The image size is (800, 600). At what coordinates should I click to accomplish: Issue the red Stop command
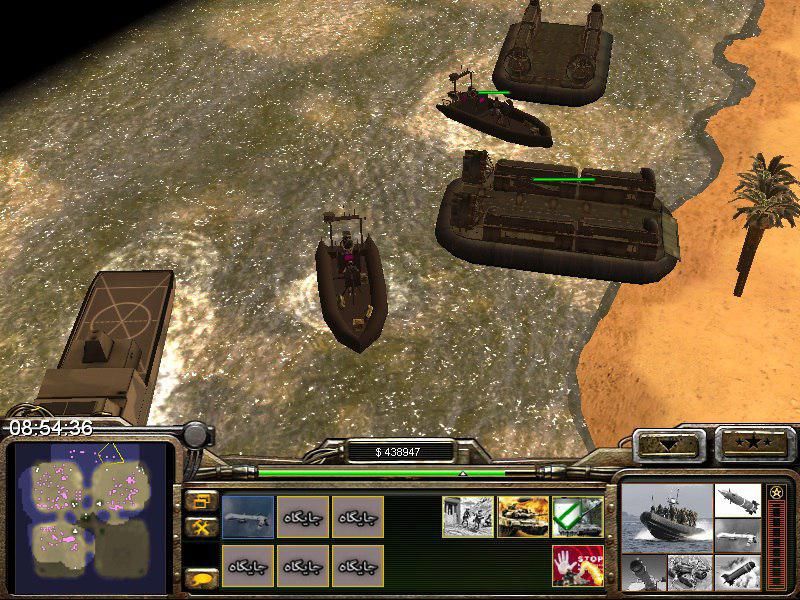pyautogui.click(x=577, y=566)
